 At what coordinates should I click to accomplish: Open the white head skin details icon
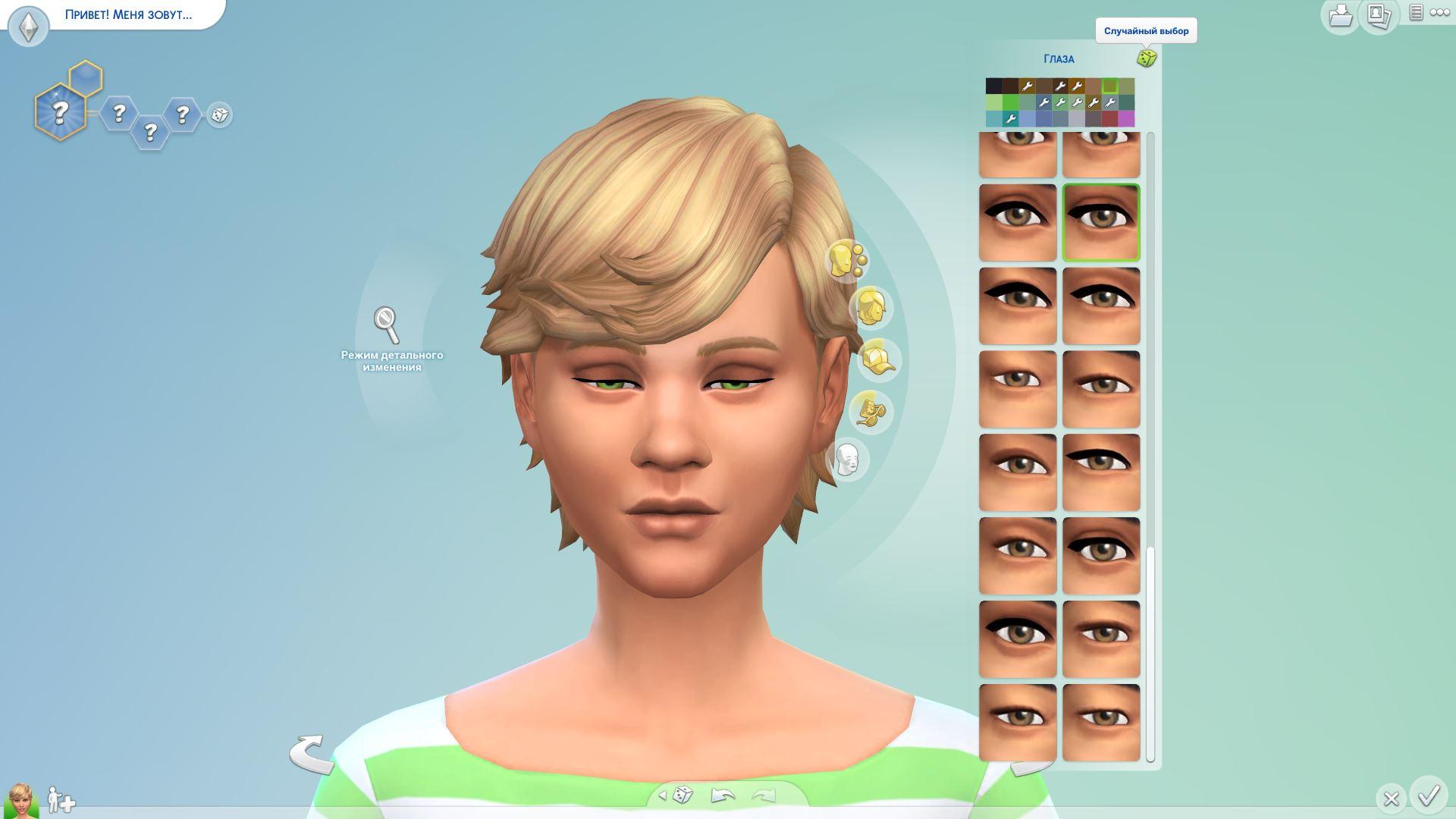(x=846, y=460)
